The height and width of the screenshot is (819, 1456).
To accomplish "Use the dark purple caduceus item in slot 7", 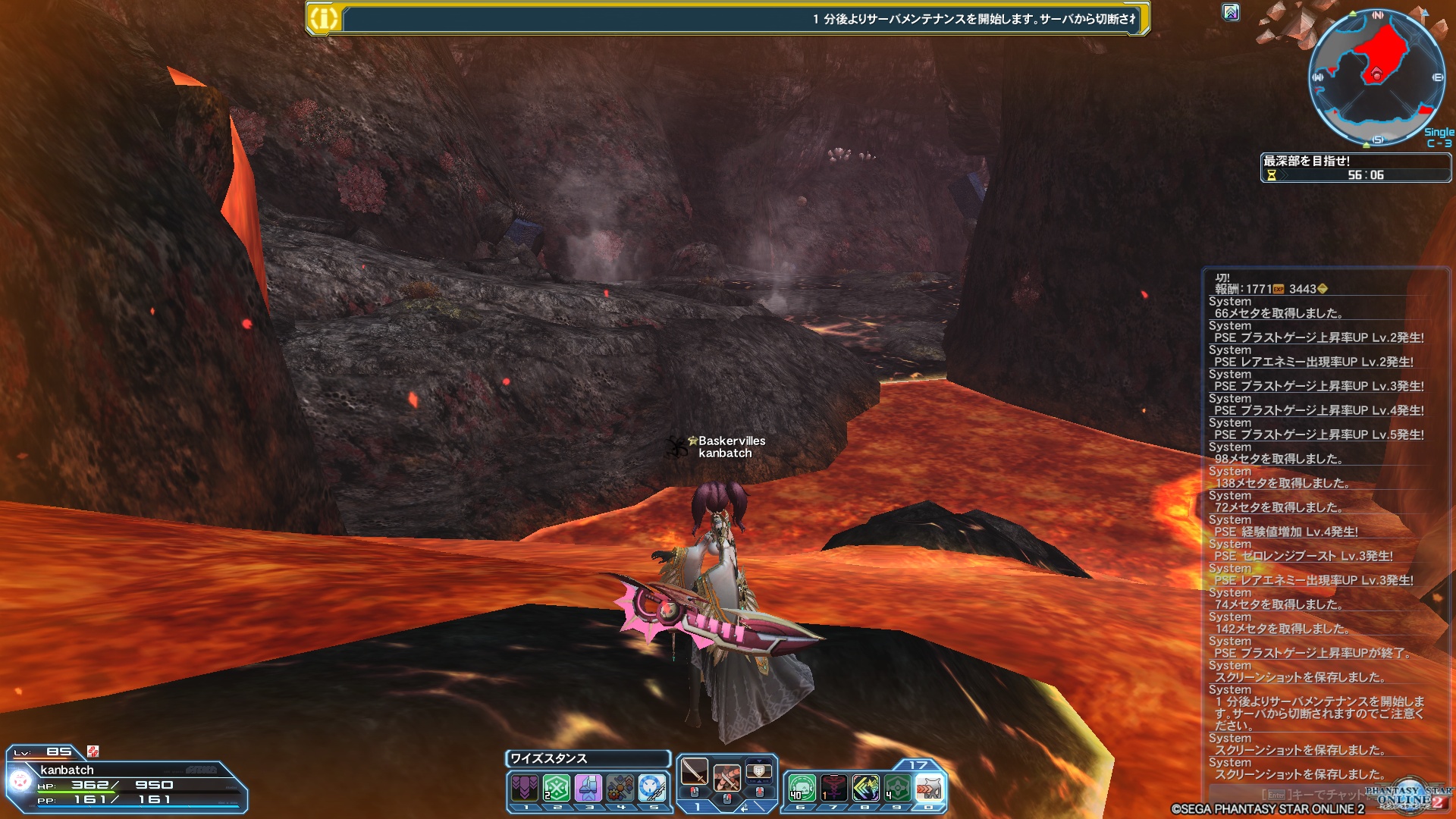I will pos(833,788).
